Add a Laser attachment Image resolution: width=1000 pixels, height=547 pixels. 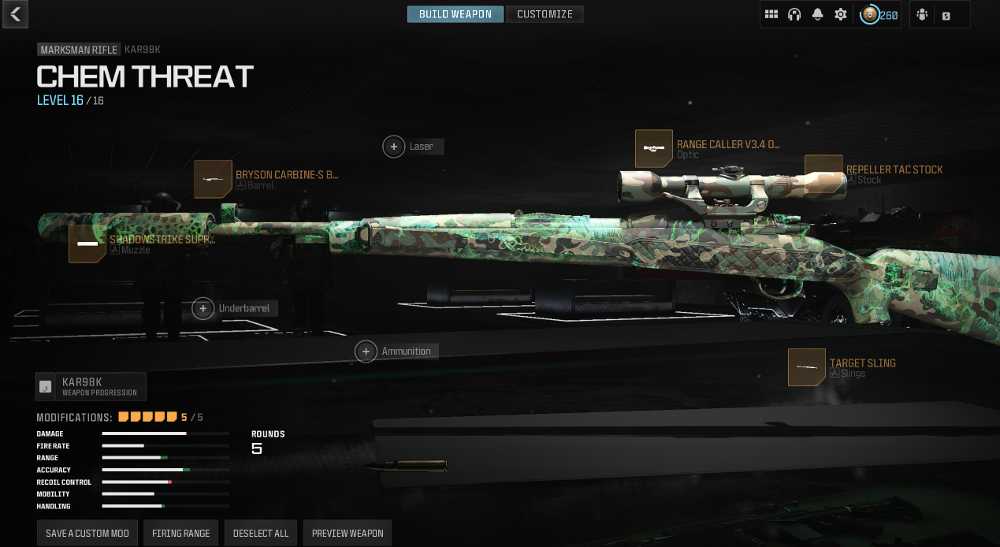click(394, 147)
